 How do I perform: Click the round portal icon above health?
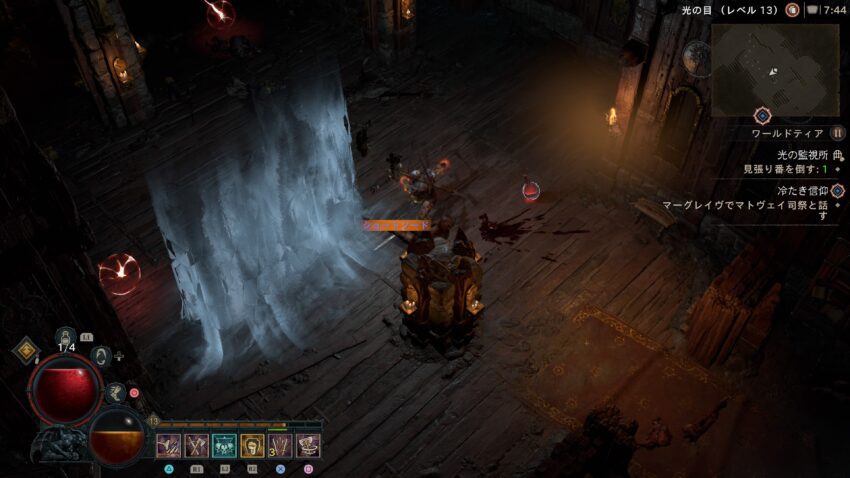tap(100, 355)
